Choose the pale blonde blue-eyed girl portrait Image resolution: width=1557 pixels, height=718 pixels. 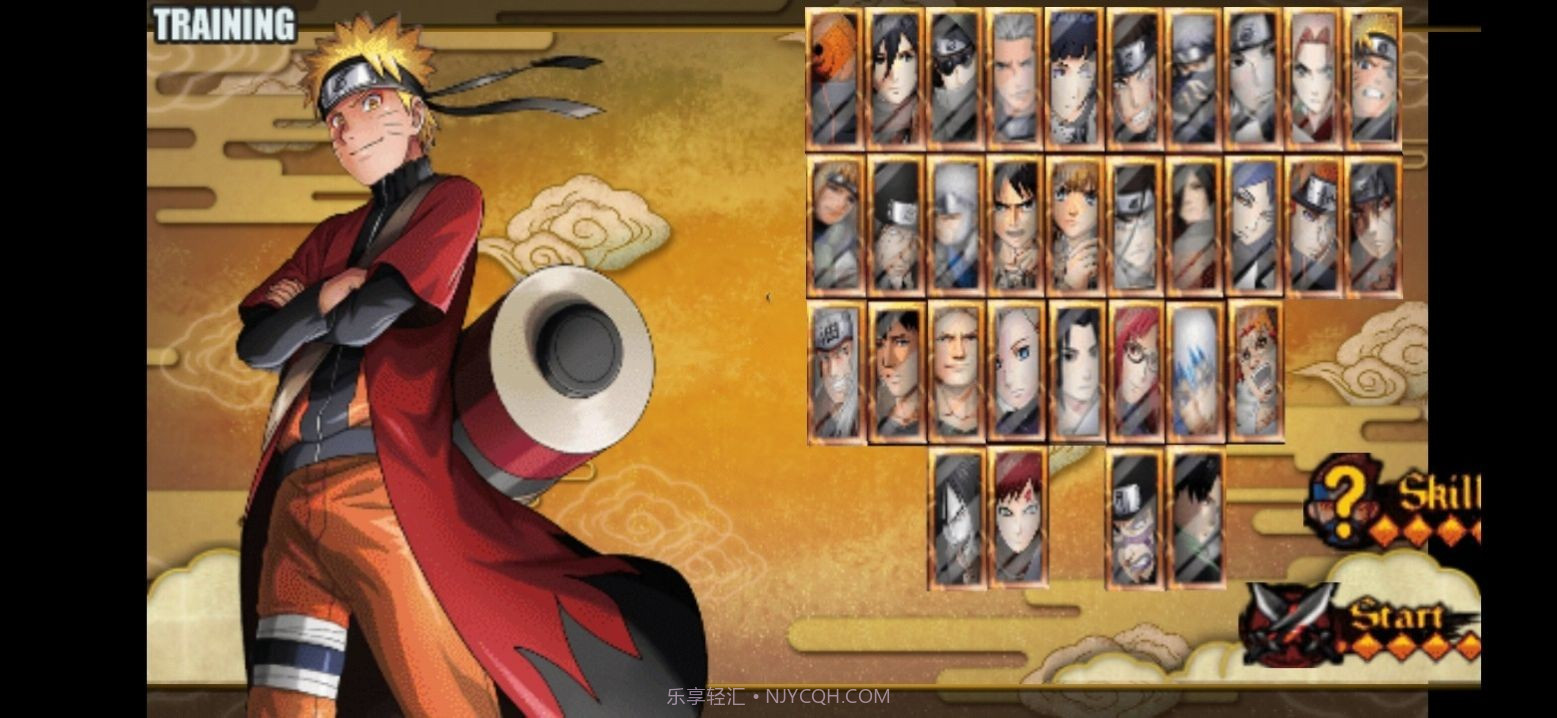pyautogui.click(x=1016, y=371)
